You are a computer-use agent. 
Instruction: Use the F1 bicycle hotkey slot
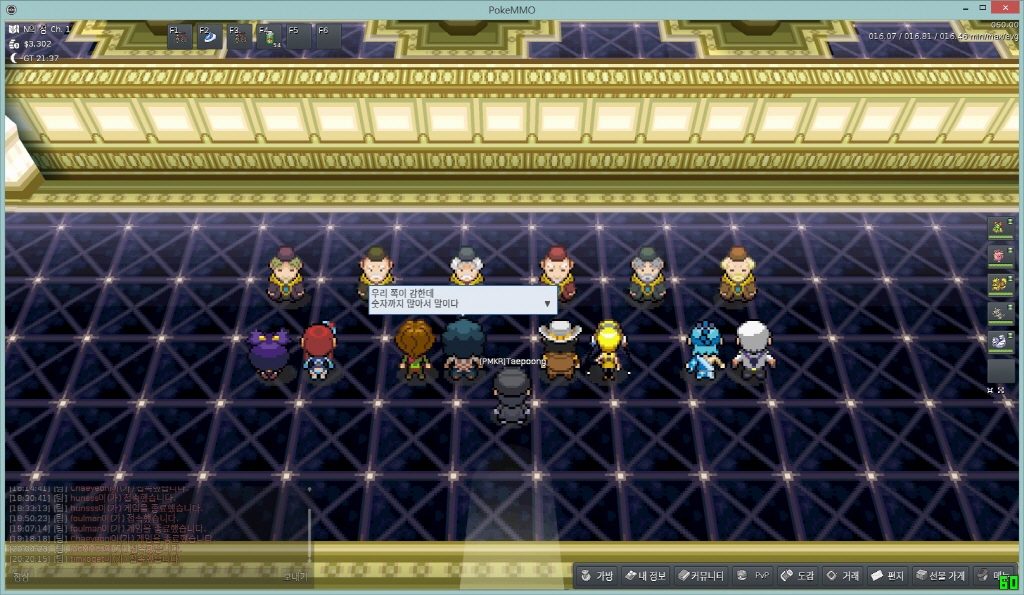tap(180, 37)
